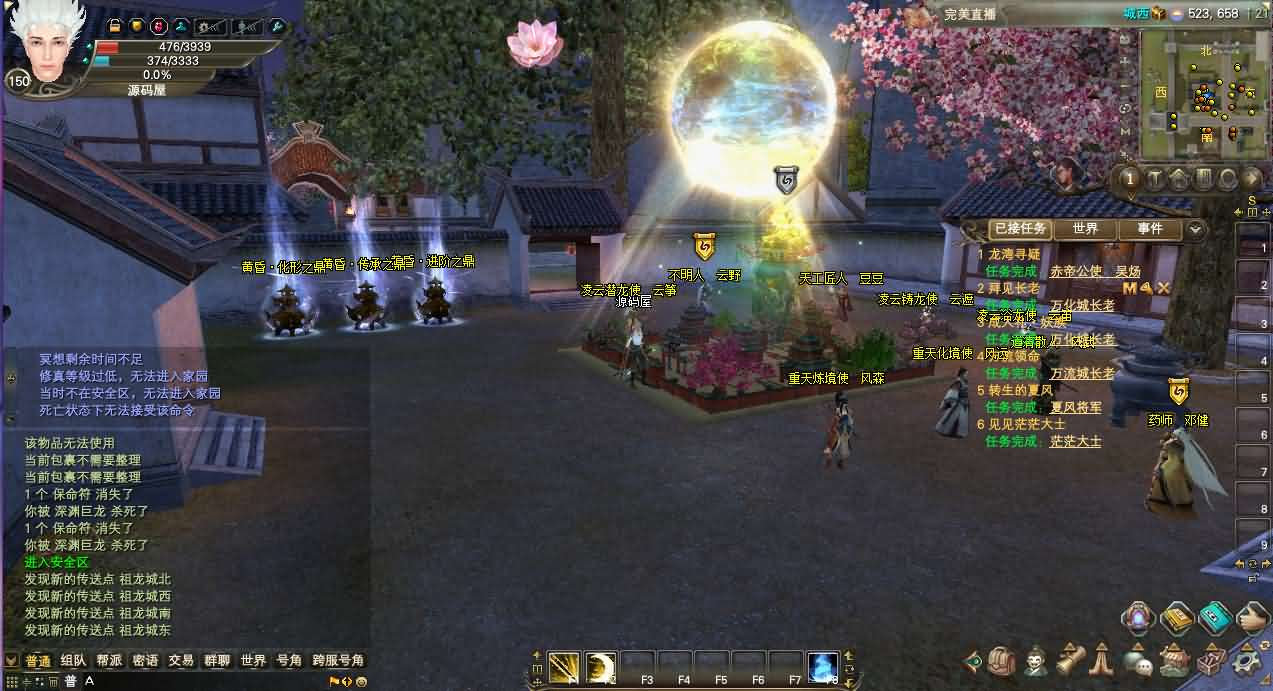This screenshot has height=691, width=1273.
Task: Open the gear settings icon
Action: coord(1247,660)
